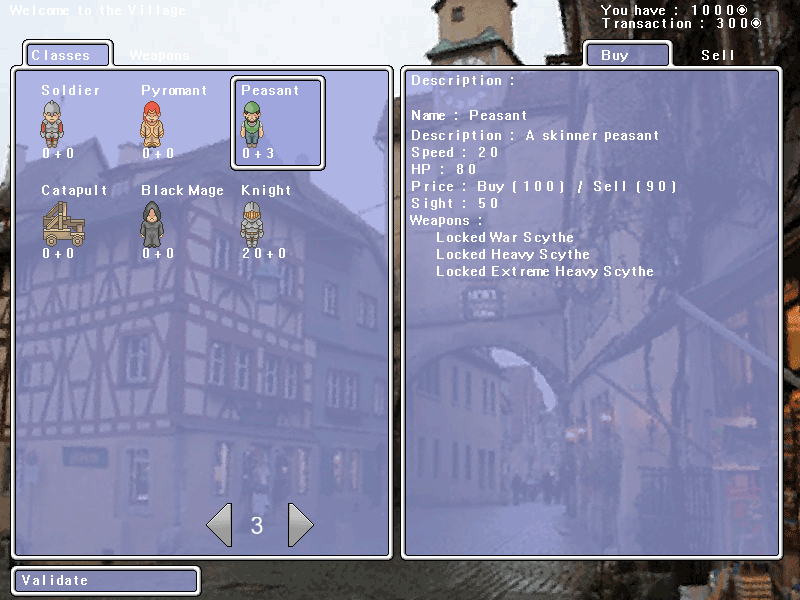Image resolution: width=800 pixels, height=600 pixels.
Task: Switch to the Buy tab
Action: 626,55
